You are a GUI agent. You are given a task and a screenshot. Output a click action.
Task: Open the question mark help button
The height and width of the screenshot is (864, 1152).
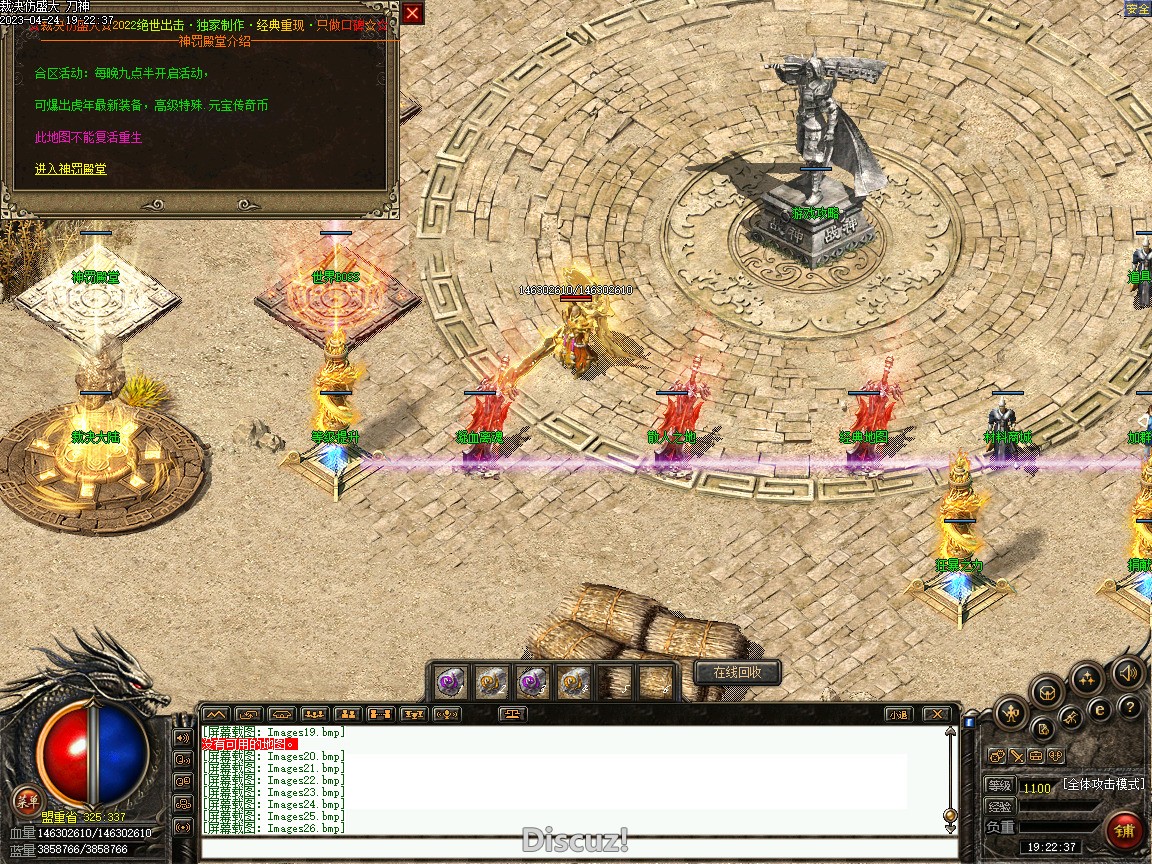[1130, 708]
